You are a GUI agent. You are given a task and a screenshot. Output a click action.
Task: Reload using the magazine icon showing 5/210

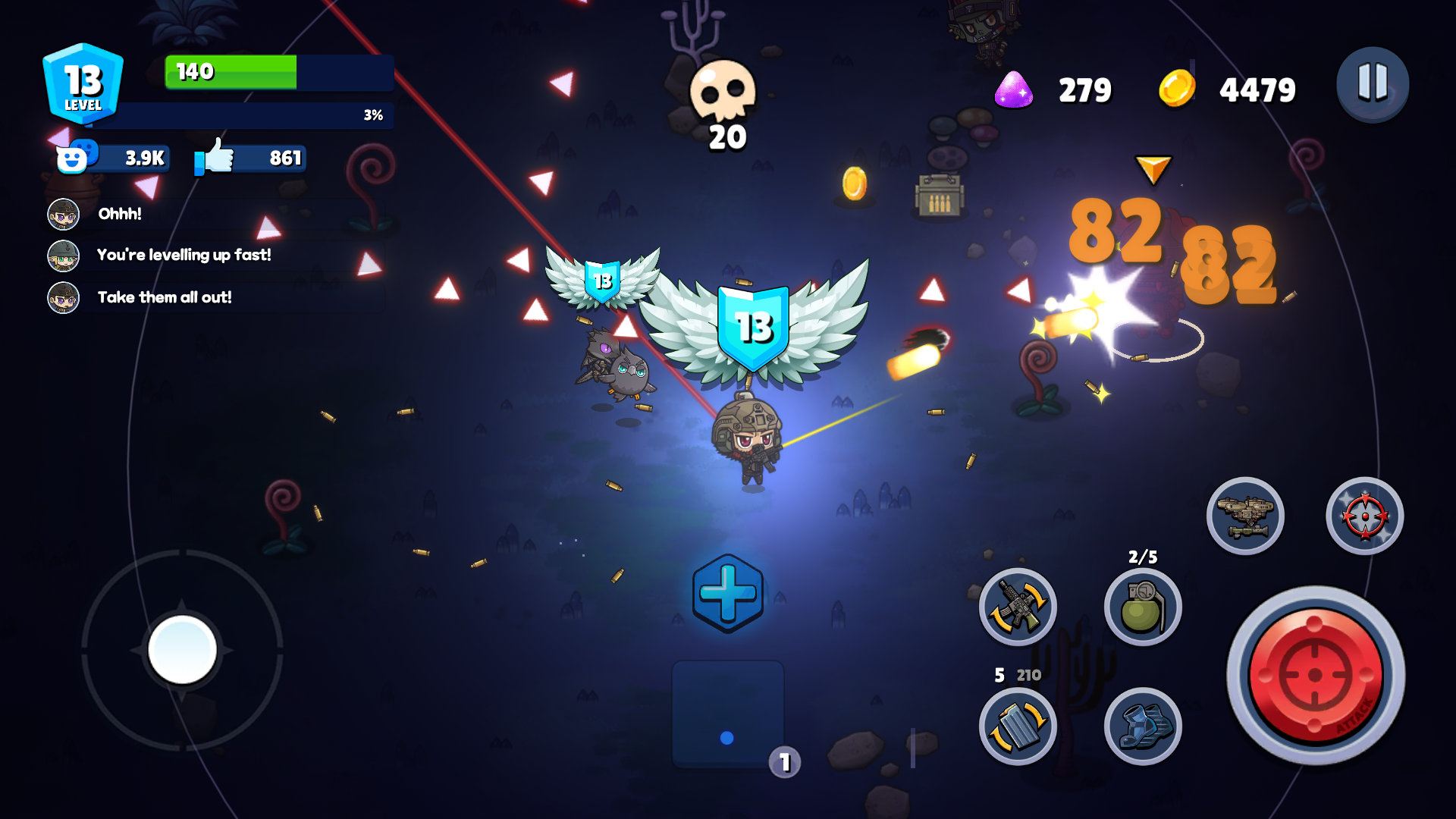coord(1017,726)
